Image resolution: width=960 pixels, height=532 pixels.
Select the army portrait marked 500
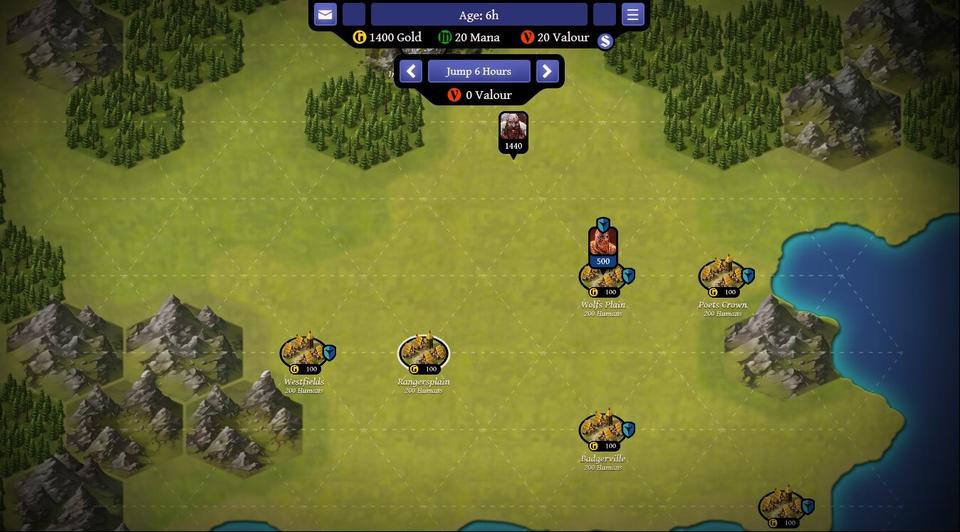[602, 243]
